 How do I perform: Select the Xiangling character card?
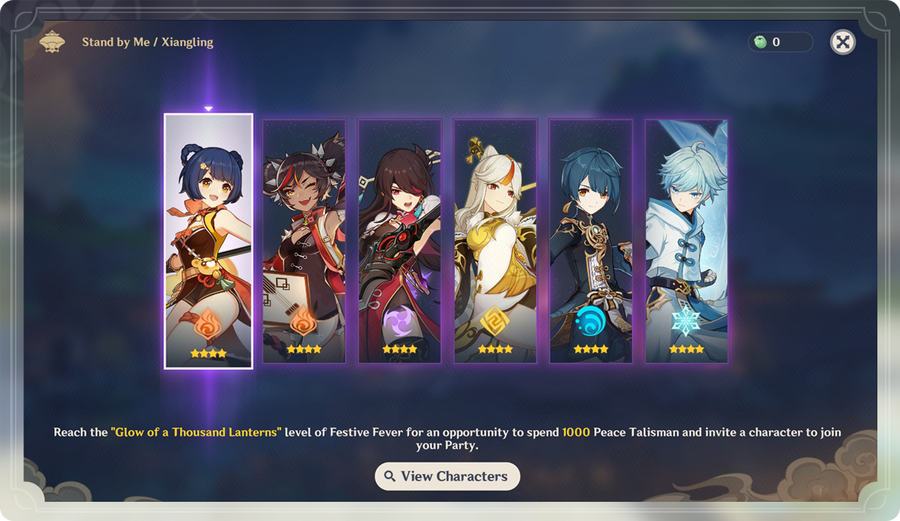tap(208, 241)
